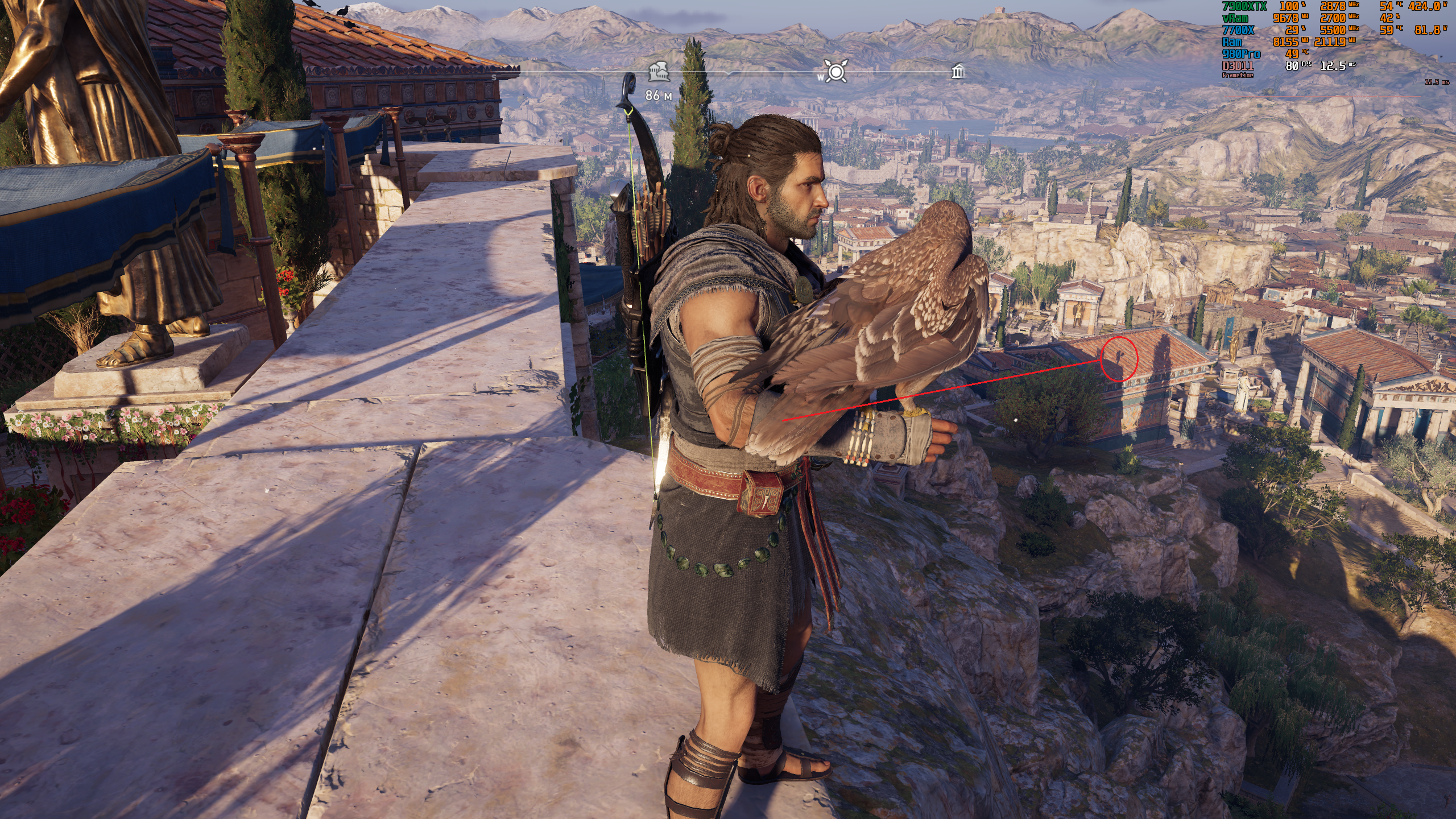Viewport: 1456px width, 819px height.
Task: Click the crossed-spears shield marker on the compass
Action: [x=836, y=72]
